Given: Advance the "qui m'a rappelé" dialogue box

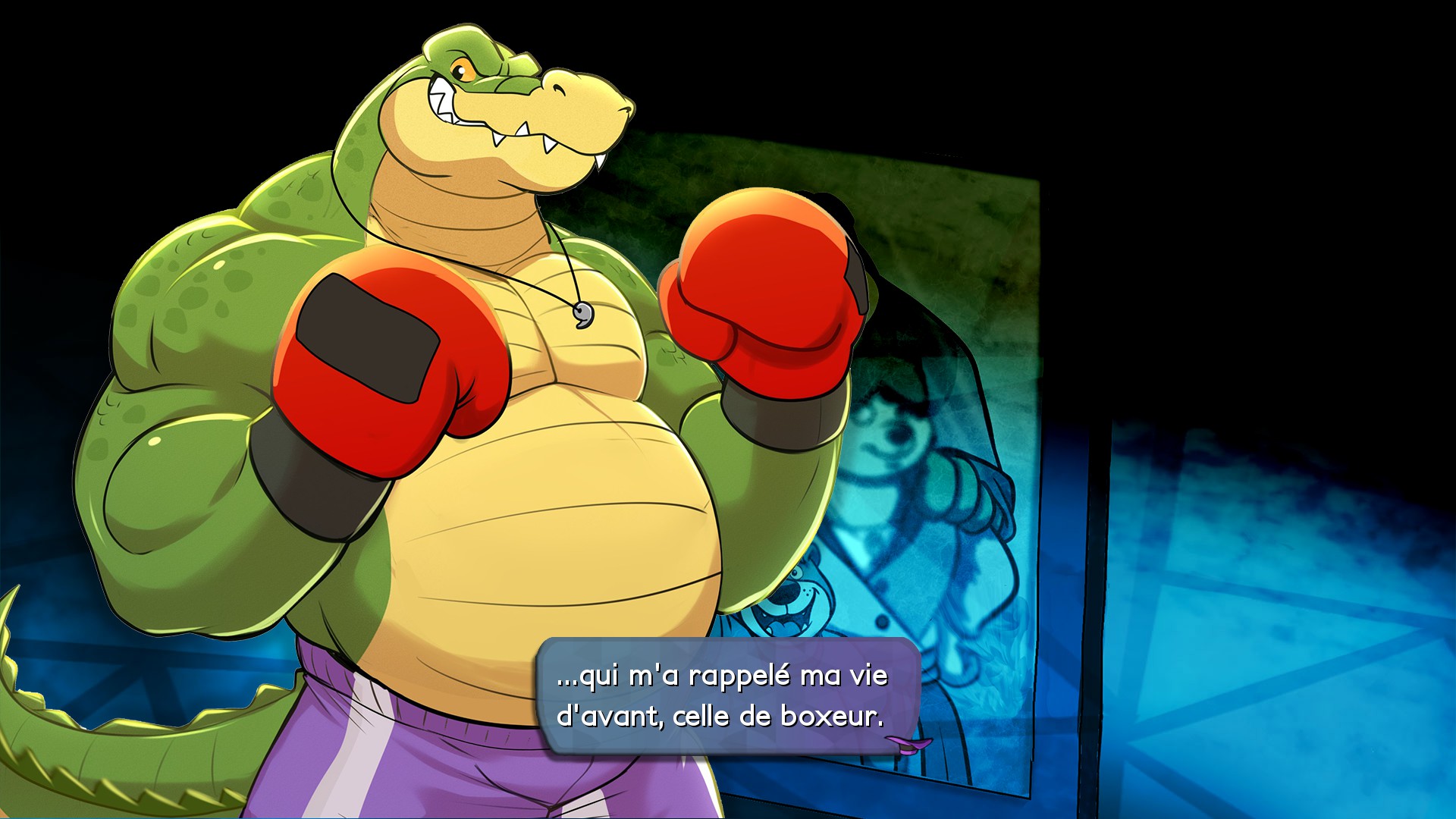Looking at the screenshot, I should [726, 695].
